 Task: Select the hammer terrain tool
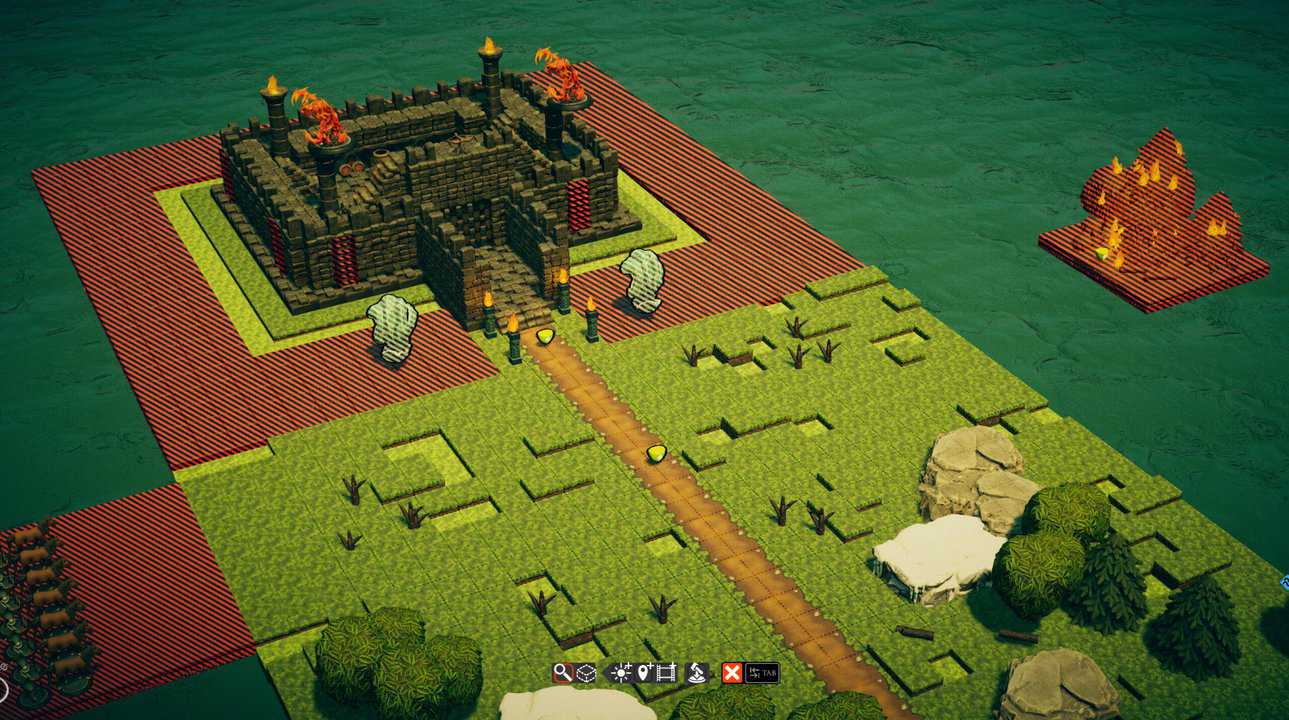[697, 673]
